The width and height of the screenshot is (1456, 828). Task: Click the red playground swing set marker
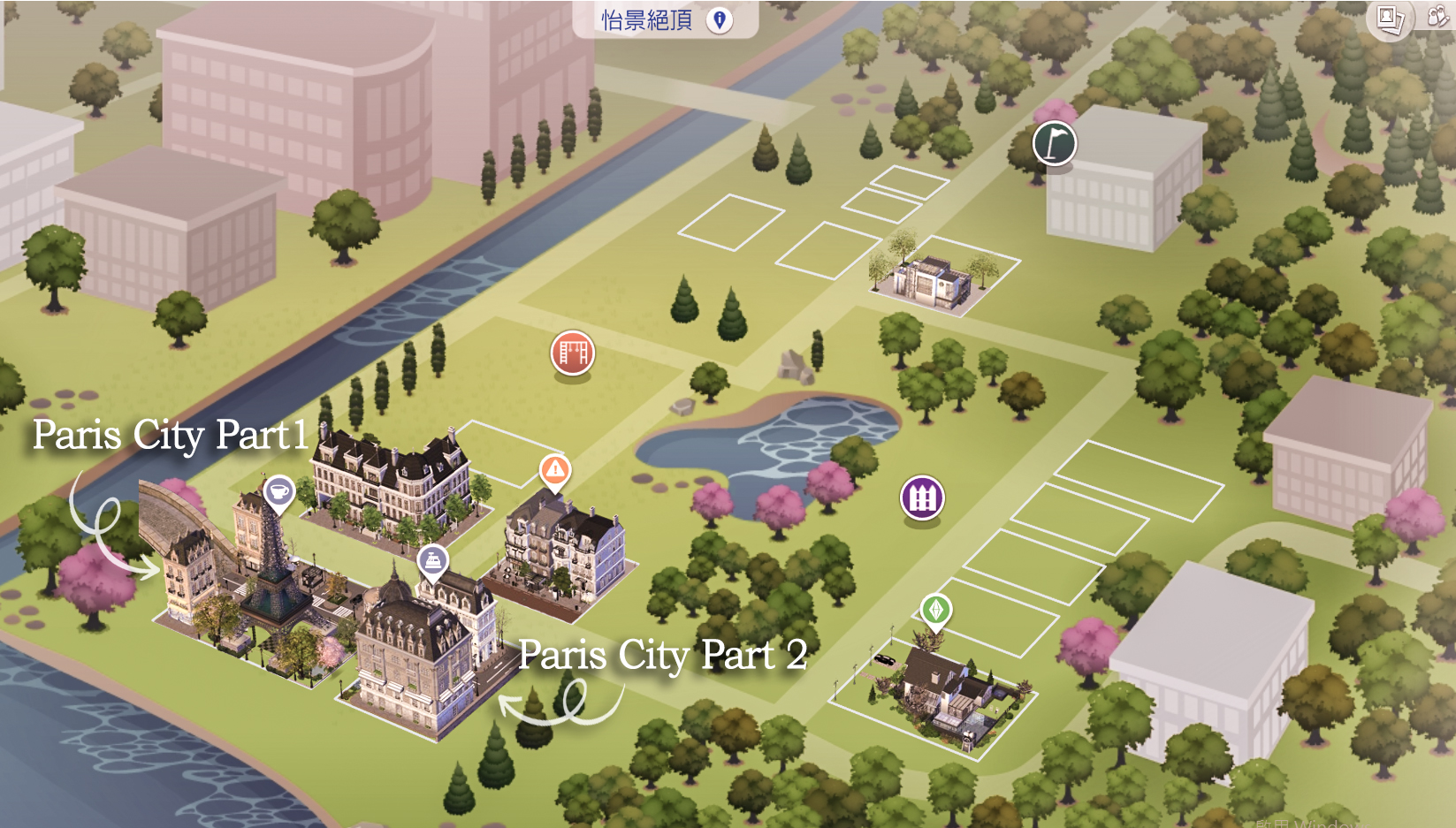[572, 352]
